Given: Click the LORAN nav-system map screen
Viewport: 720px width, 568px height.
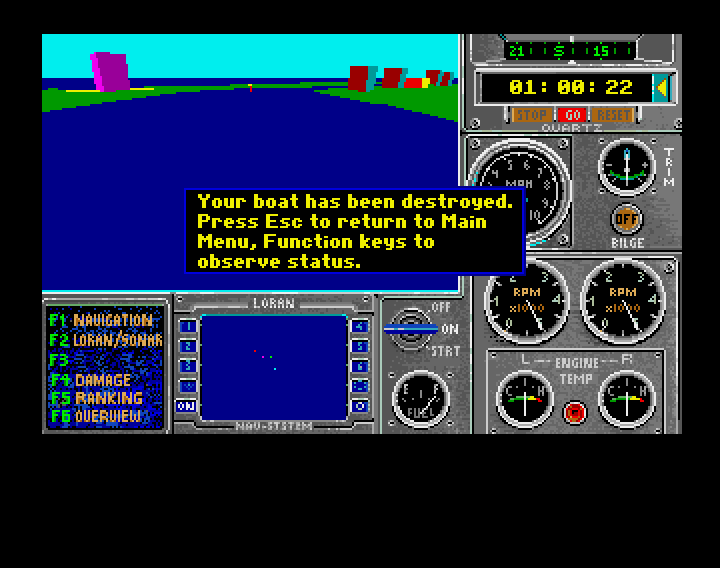Looking at the screenshot, I should tap(273, 367).
